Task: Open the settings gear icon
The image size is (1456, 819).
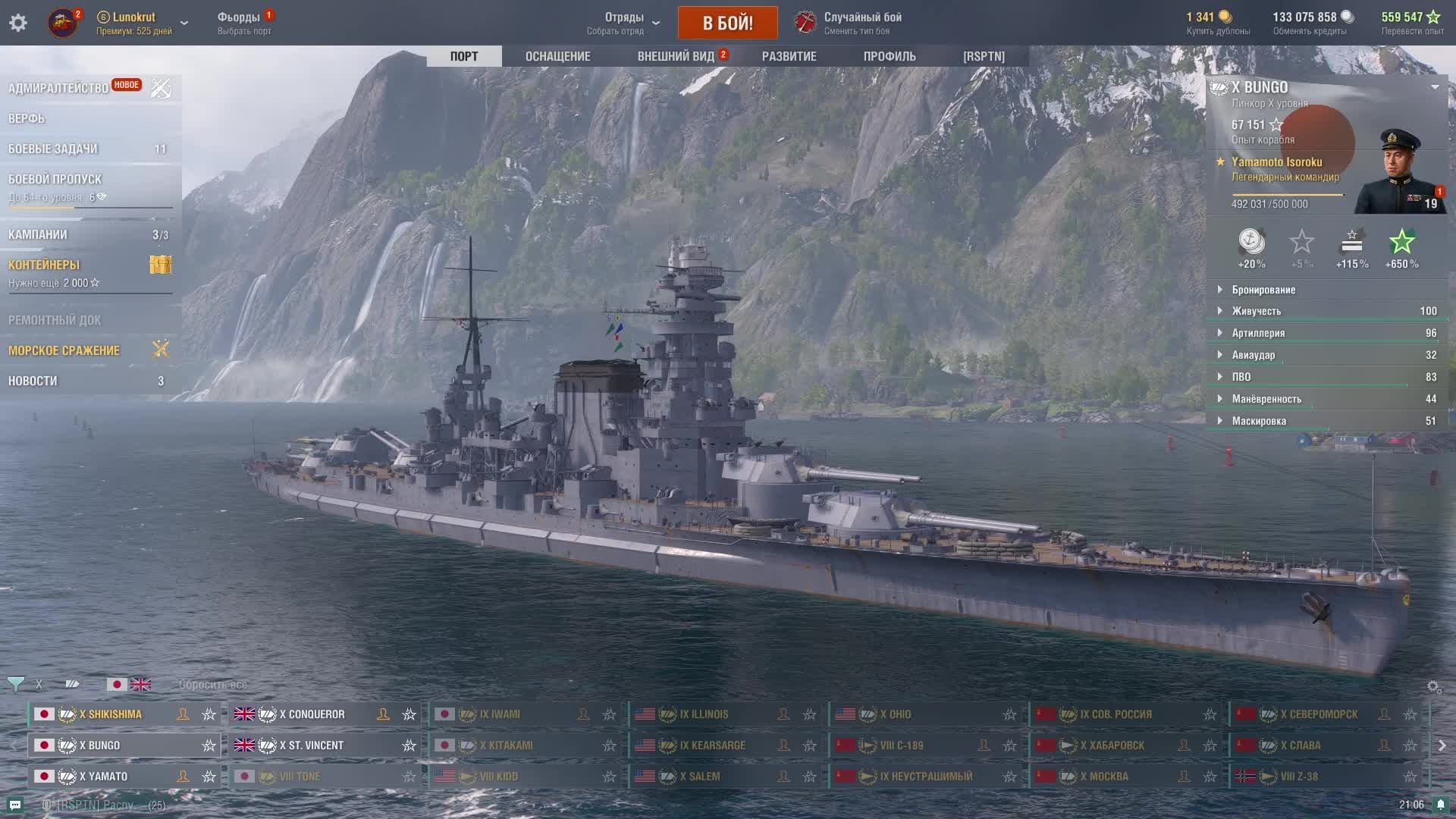Action: pos(18,23)
